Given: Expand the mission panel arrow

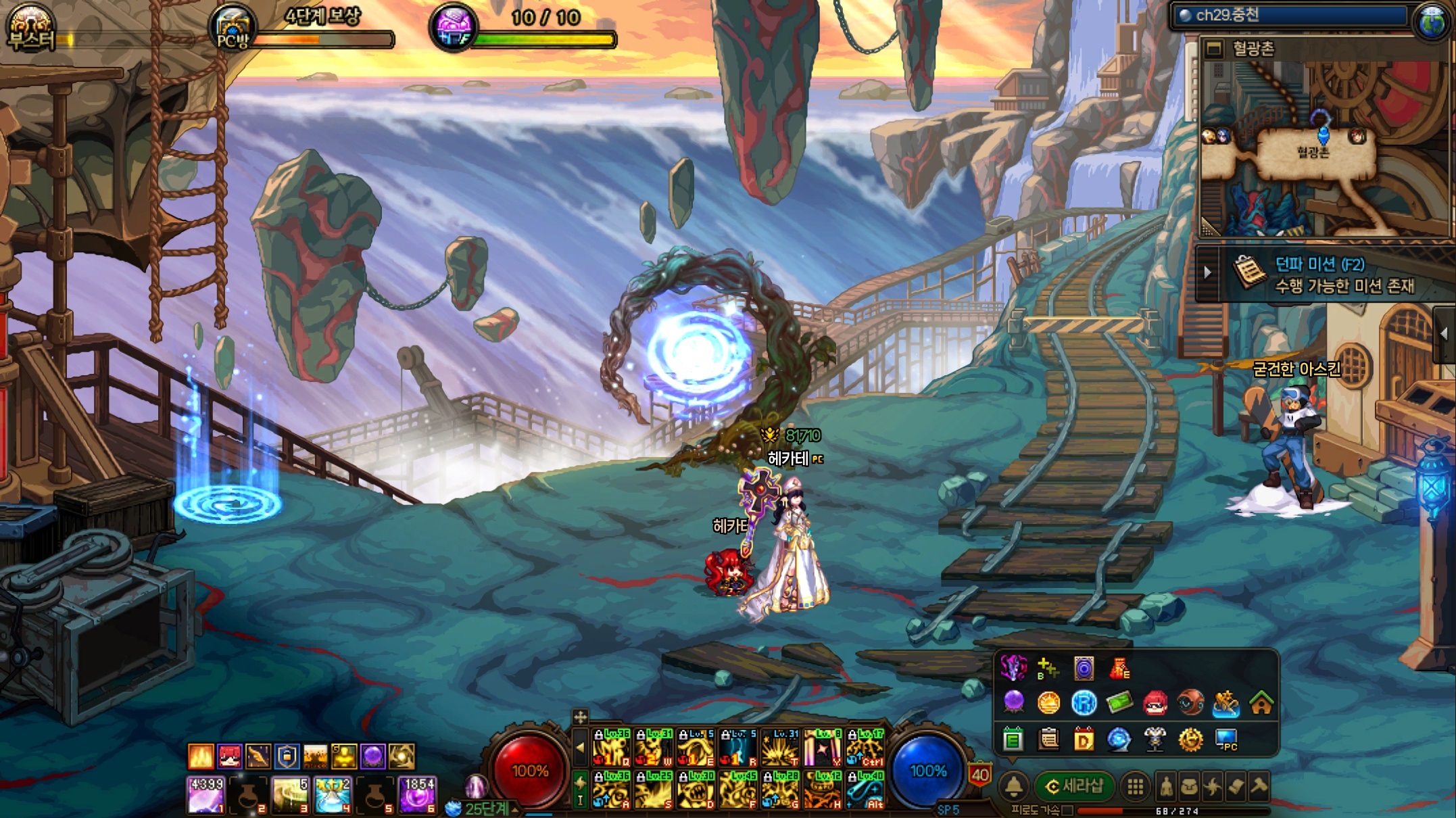Looking at the screenshot, I should 1208,273.
